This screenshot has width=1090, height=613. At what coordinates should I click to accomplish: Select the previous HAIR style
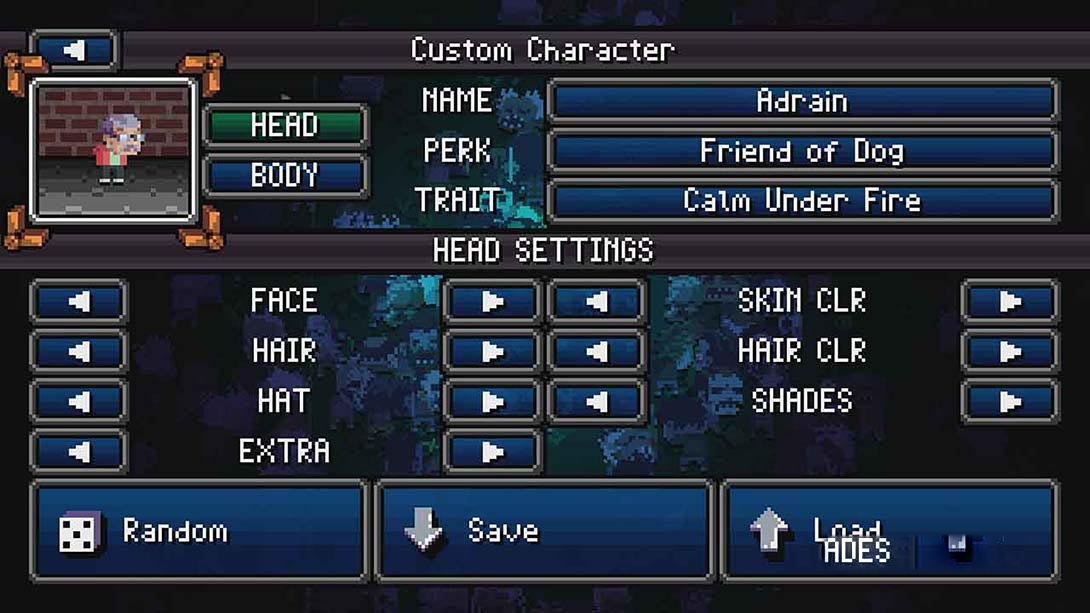[79, 351]
